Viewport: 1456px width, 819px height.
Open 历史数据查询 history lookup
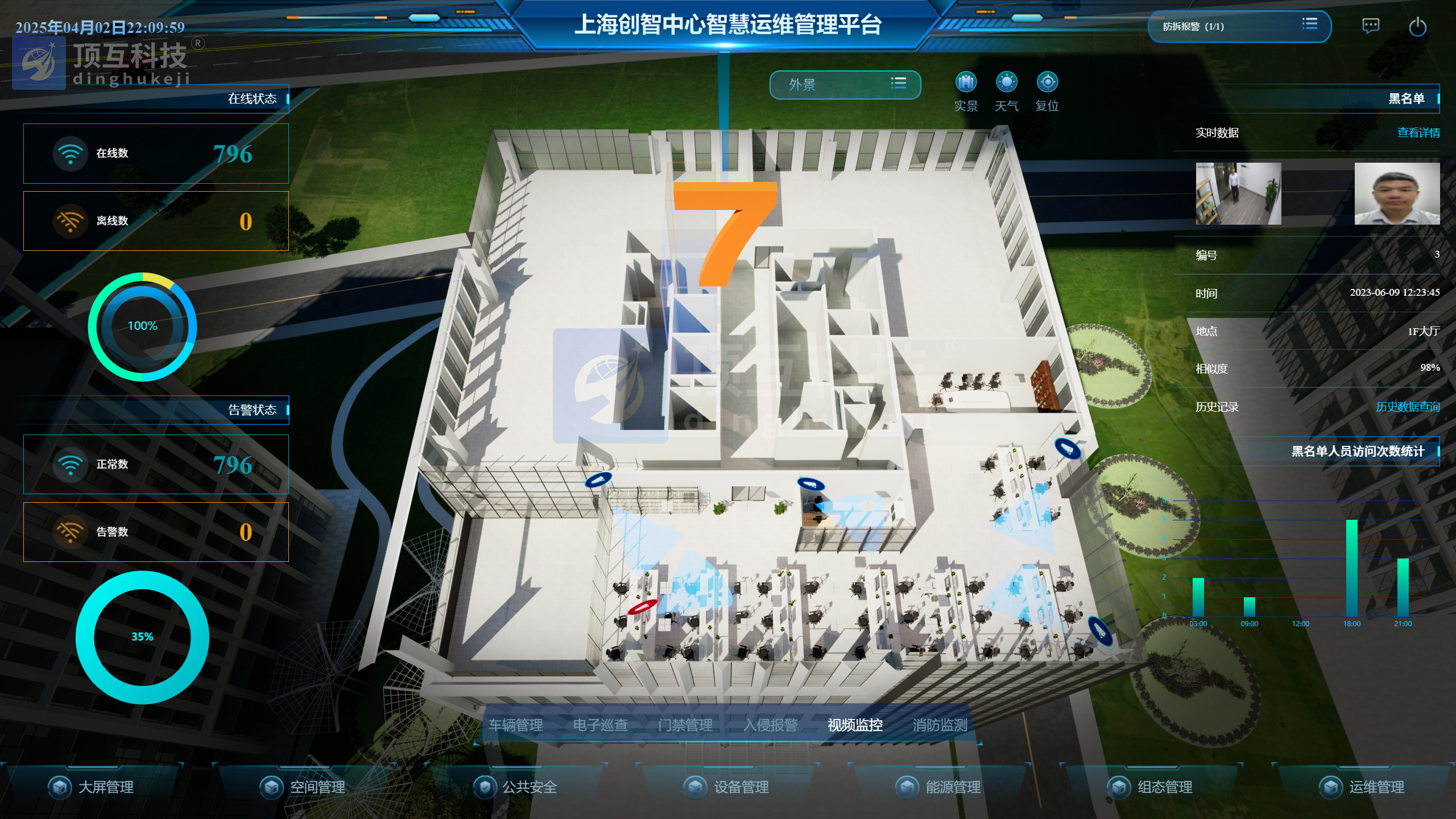tap(1408, 407)
